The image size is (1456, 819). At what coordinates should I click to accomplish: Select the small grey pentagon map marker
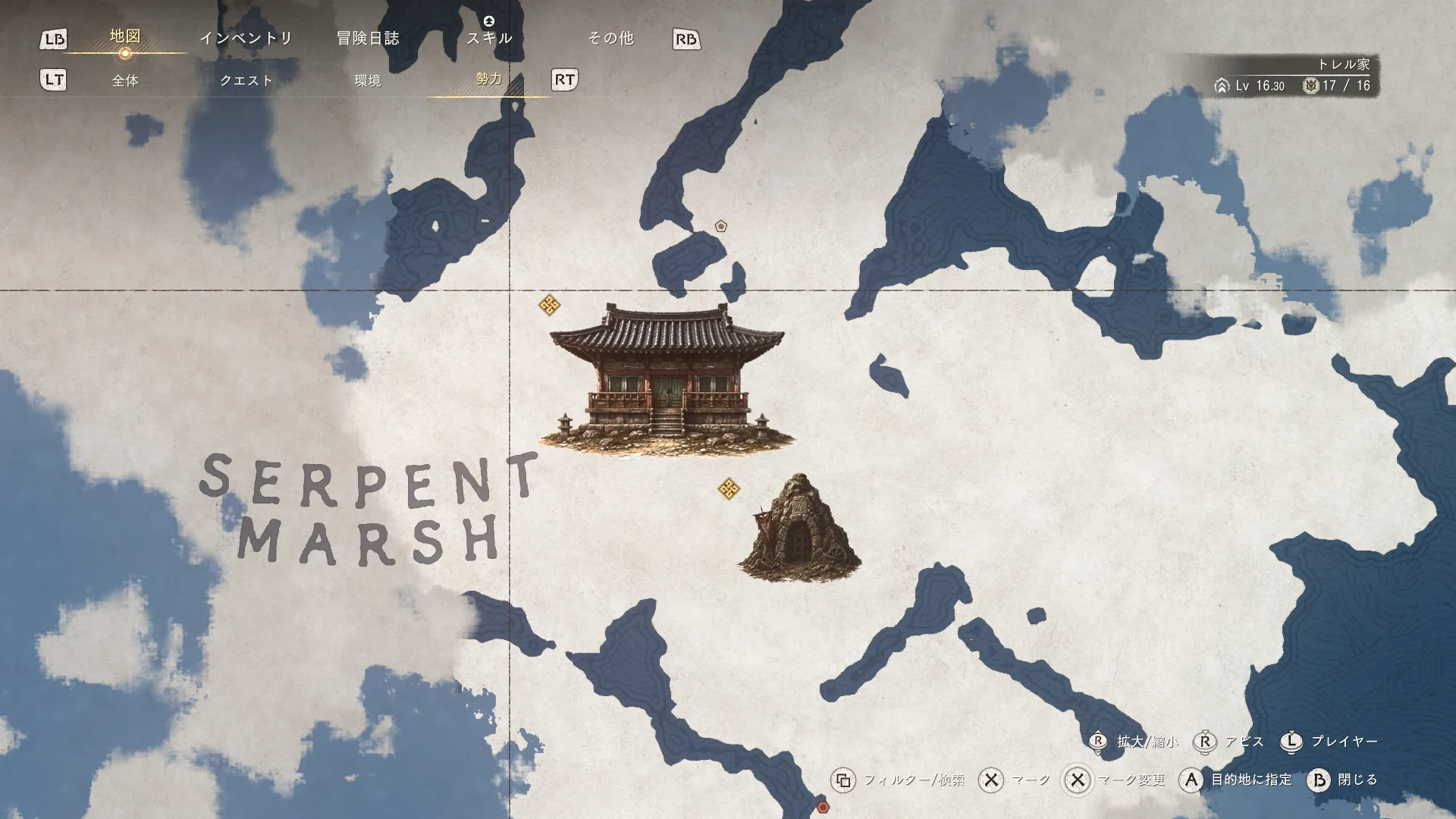point(721,226)
